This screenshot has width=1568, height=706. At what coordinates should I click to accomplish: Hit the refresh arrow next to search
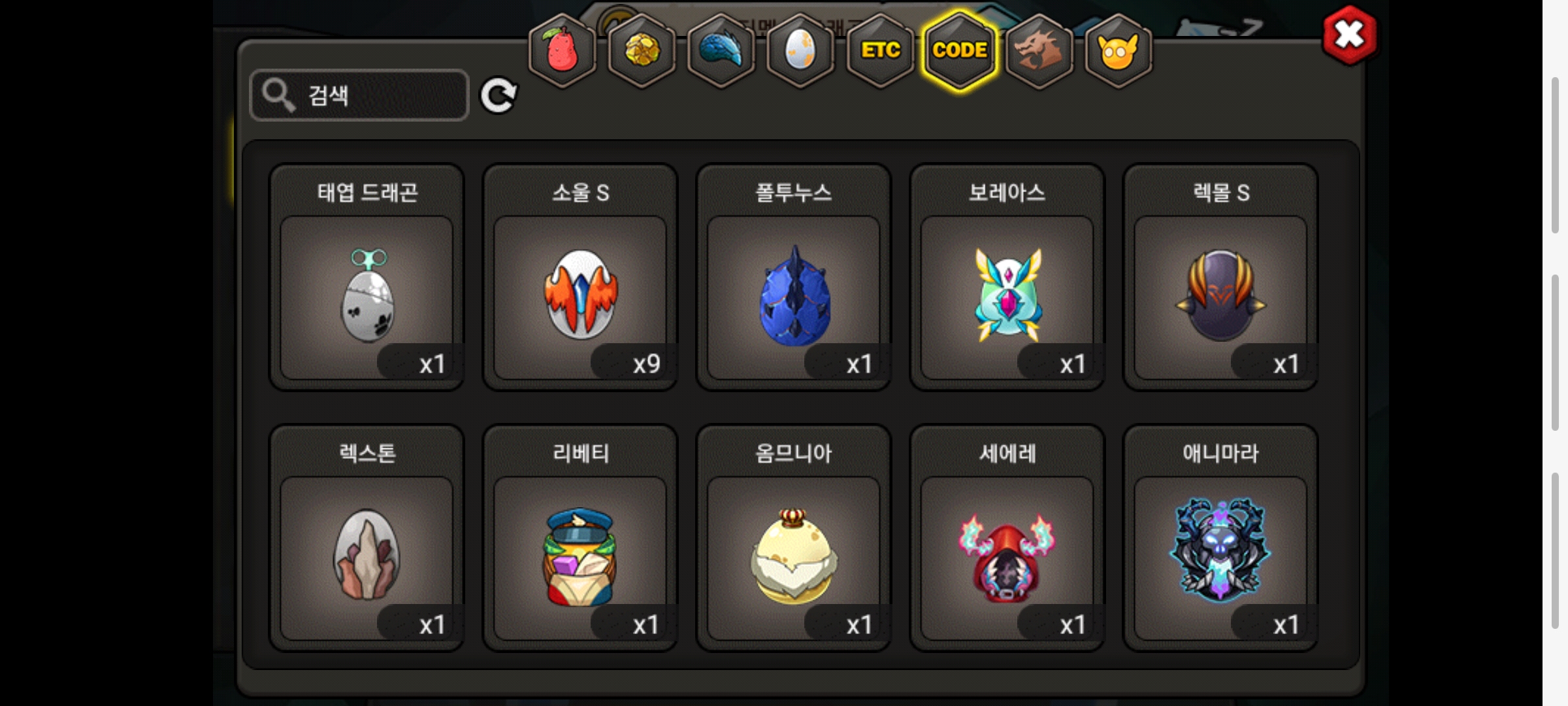[x=498, y=96]
